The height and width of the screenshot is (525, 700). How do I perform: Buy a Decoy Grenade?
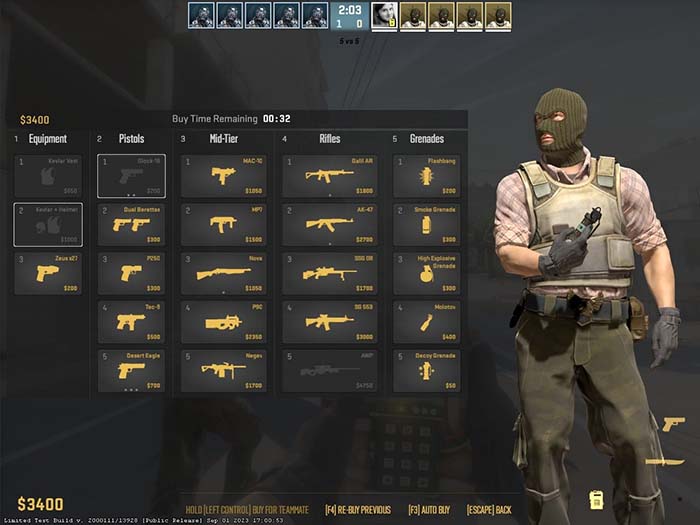[x=426, y=370]
